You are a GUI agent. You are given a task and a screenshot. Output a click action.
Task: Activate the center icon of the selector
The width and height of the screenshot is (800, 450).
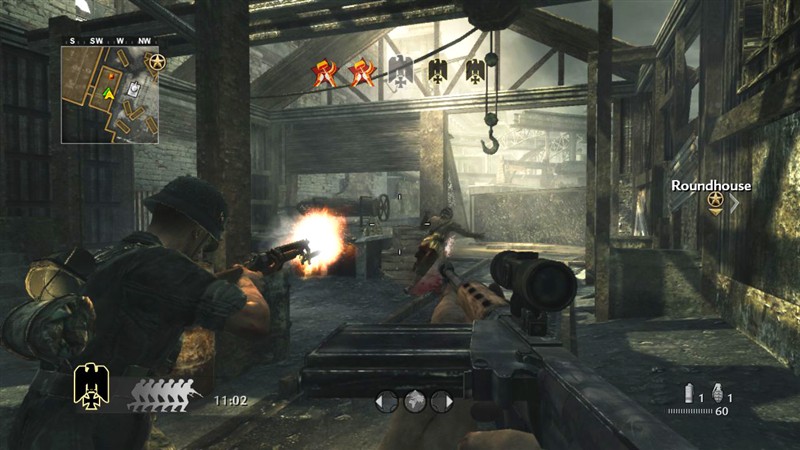pyautogui.click(x=414, y=401)
